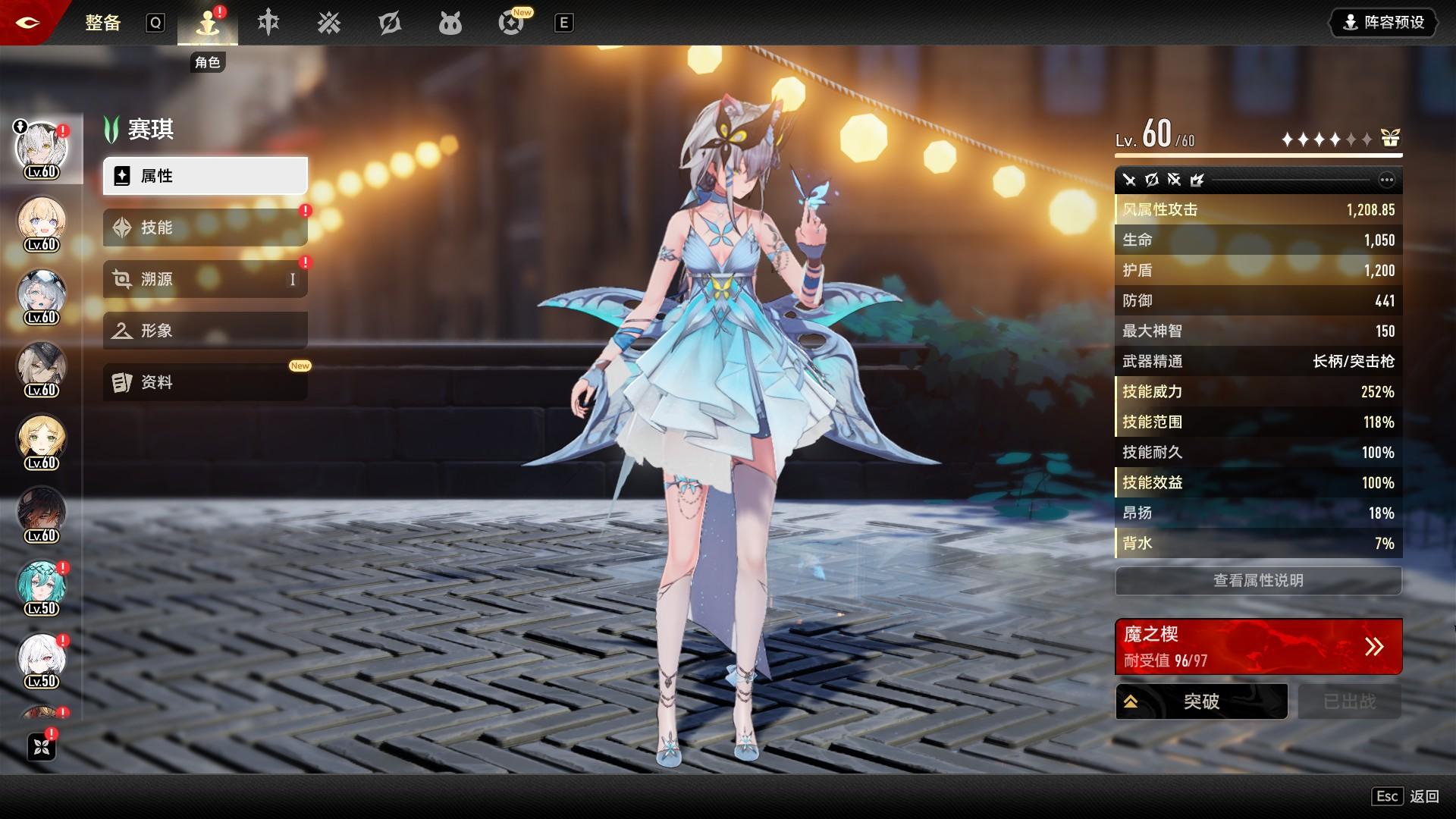1456x819 pixels.
Task: Switch to the crossed-swords weapon tab
Action: [329, 24]
